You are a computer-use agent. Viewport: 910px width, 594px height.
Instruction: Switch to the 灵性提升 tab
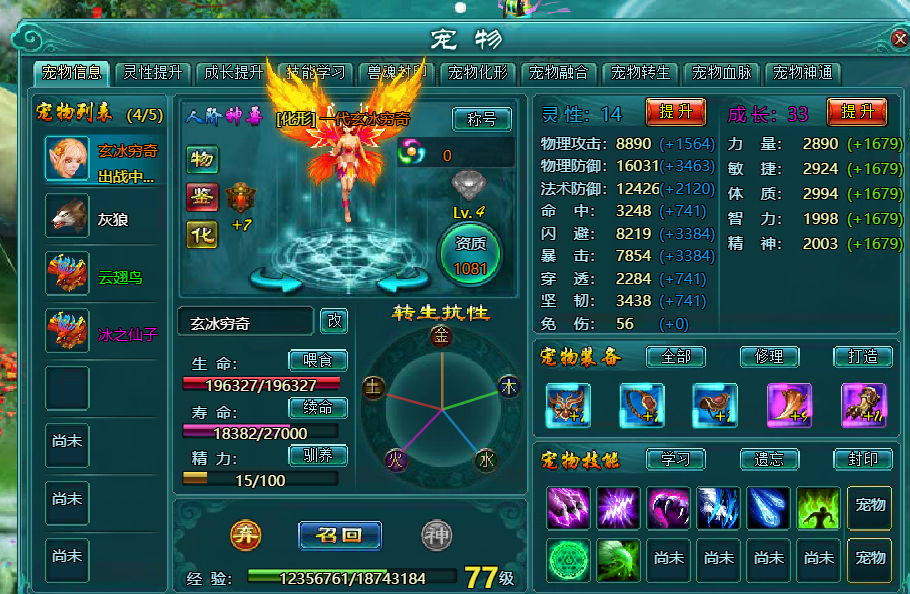pyautogui.click(x=153, y=73)
